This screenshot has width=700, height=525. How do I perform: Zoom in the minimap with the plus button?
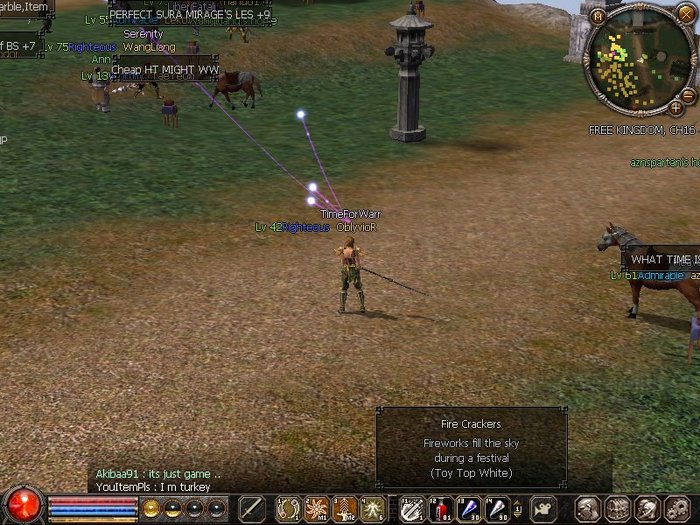[x=677, y=107]
